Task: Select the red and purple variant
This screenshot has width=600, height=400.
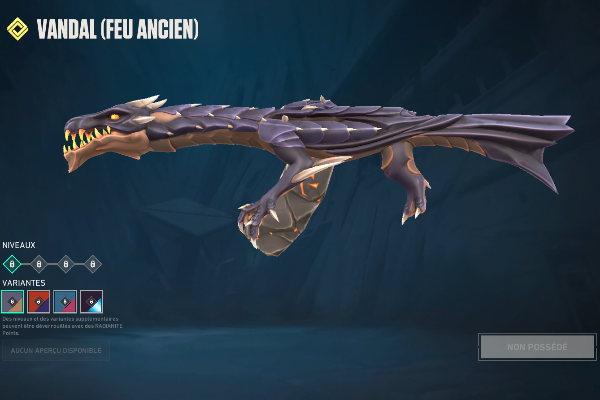Action: pos(39,301)
